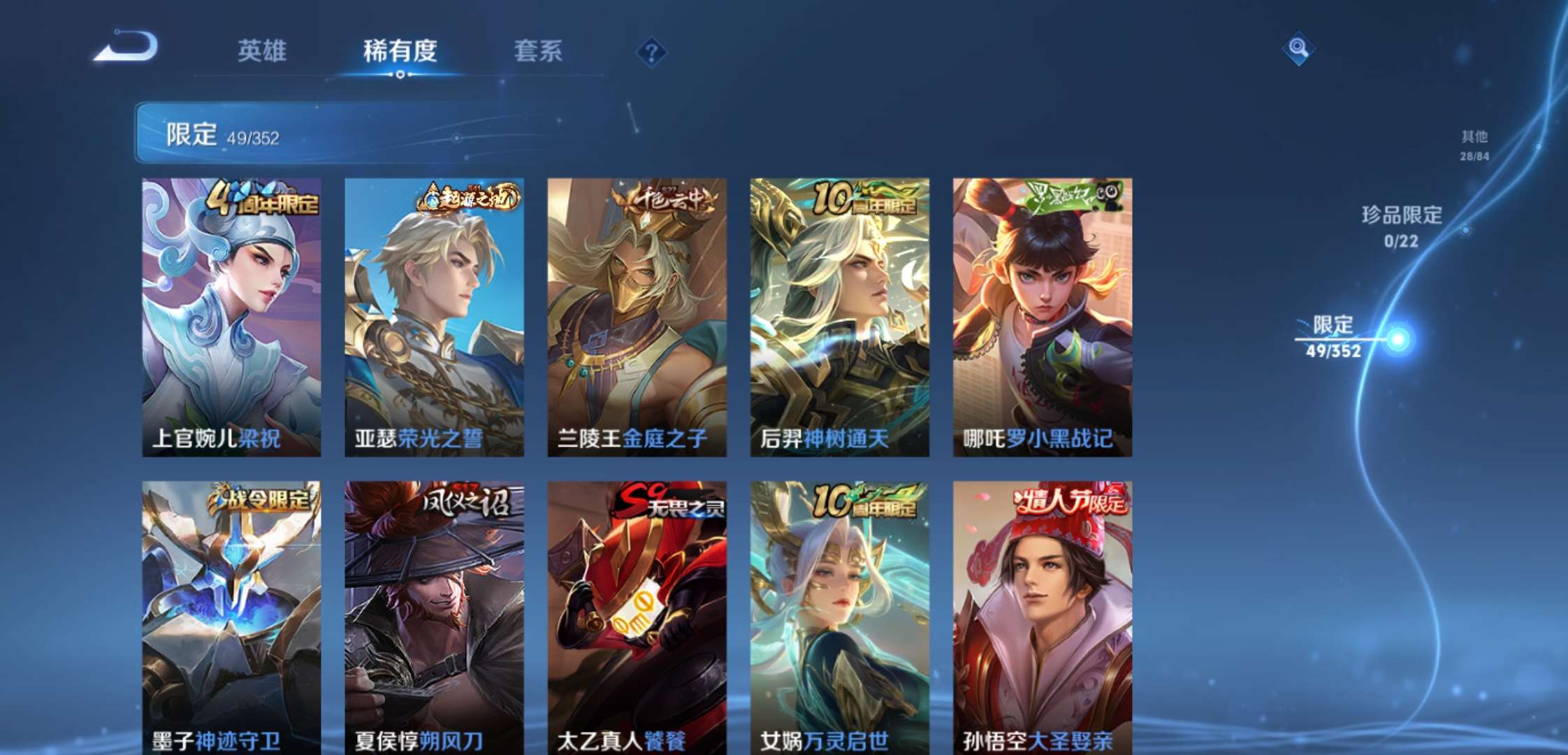Jump to the 珍品限定 rarity category
This screenshot has height=755, width=1568.
(x=1402, y=226)
